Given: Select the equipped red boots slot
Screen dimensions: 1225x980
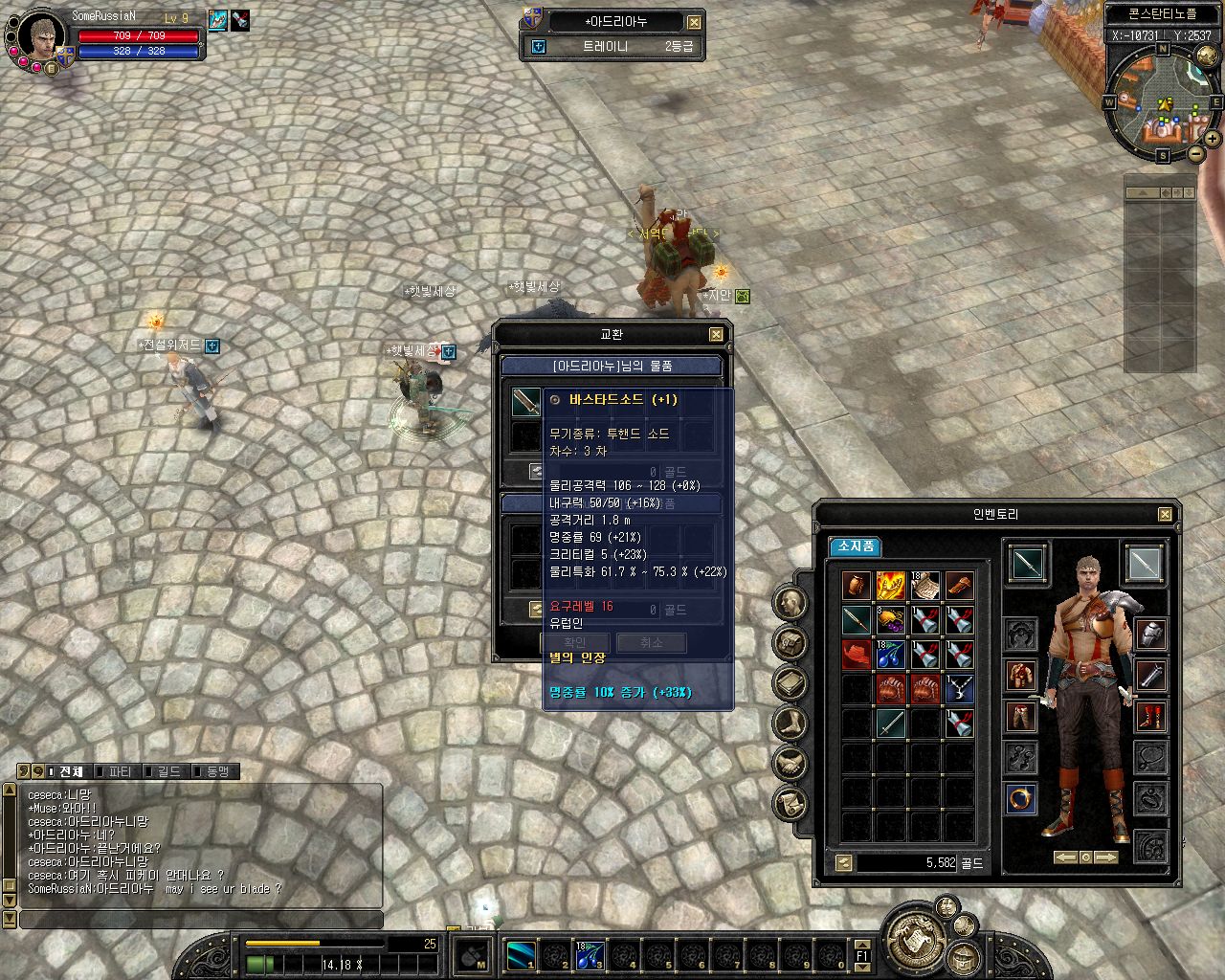Looking at the screenshot, I should point(1150,717).
